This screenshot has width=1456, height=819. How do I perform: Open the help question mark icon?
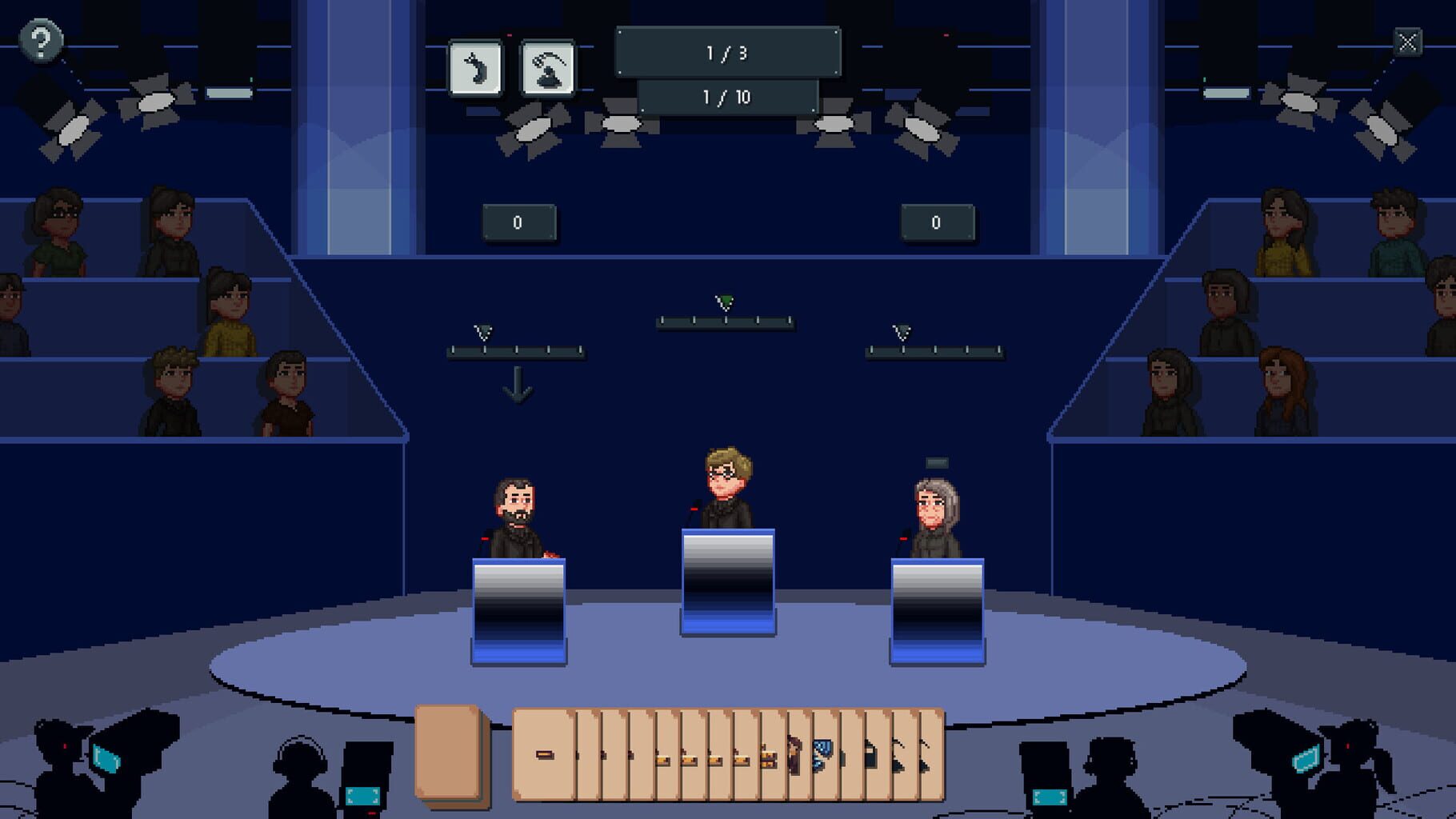pyautogui.click(x=42, y=38)
